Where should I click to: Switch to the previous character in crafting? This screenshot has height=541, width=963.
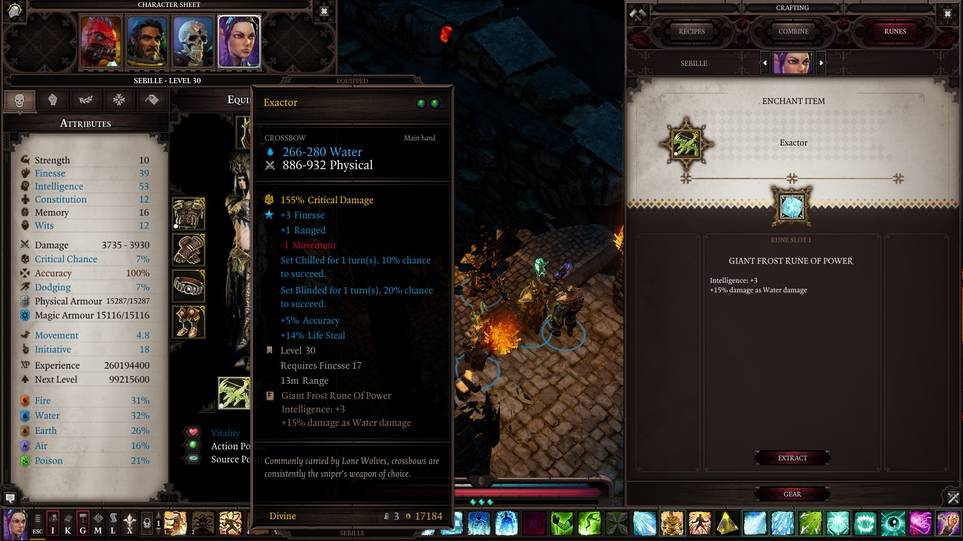pos(764,63)
